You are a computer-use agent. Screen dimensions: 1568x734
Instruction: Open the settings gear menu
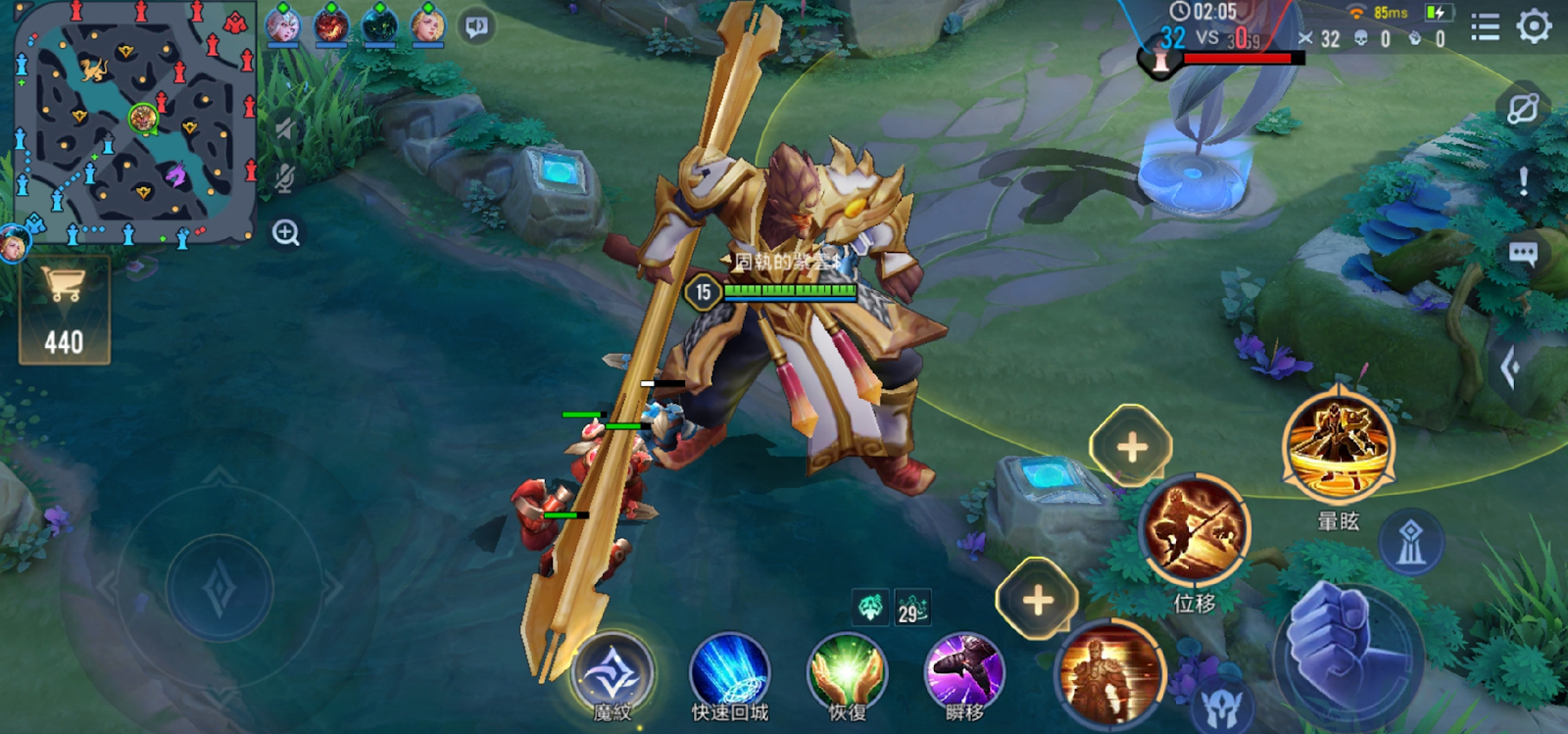tap(1534, 26)
